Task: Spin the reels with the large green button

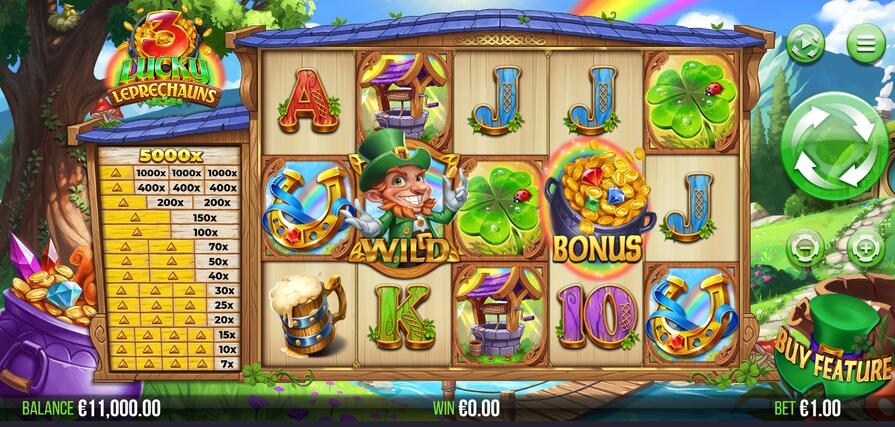Action: pyautogui.click(x=834, y=152)
